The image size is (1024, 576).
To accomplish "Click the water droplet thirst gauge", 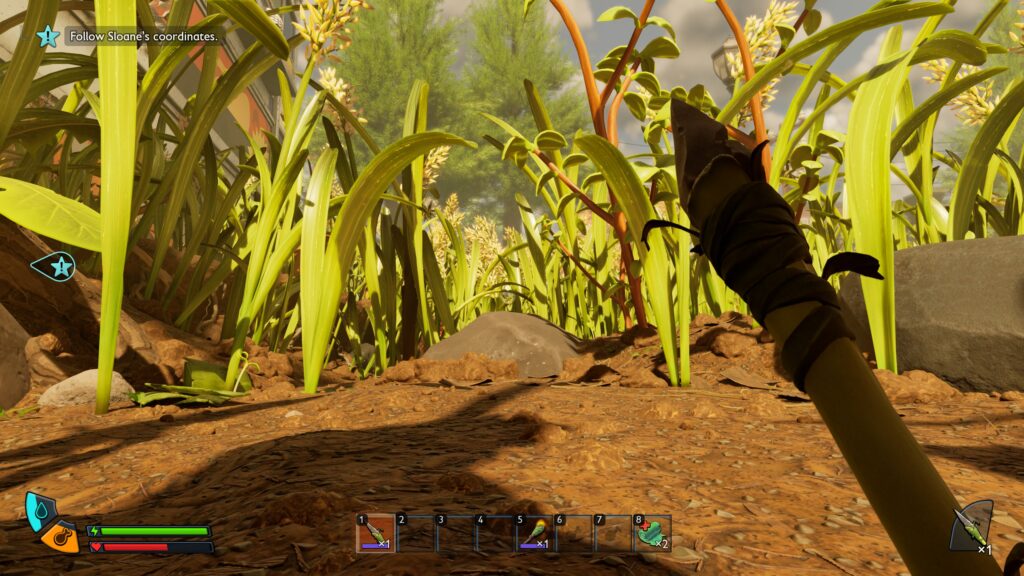I will tap(39, 509).
